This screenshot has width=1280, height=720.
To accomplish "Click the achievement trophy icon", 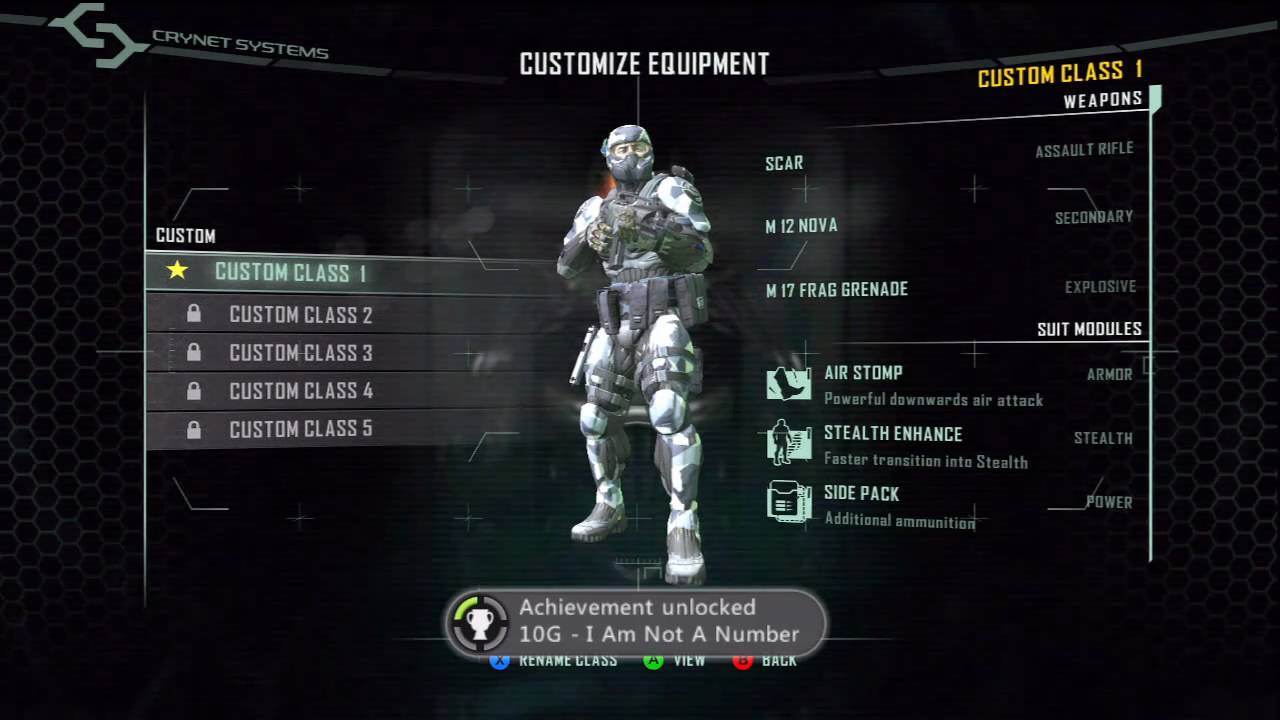I will (480, 624).
